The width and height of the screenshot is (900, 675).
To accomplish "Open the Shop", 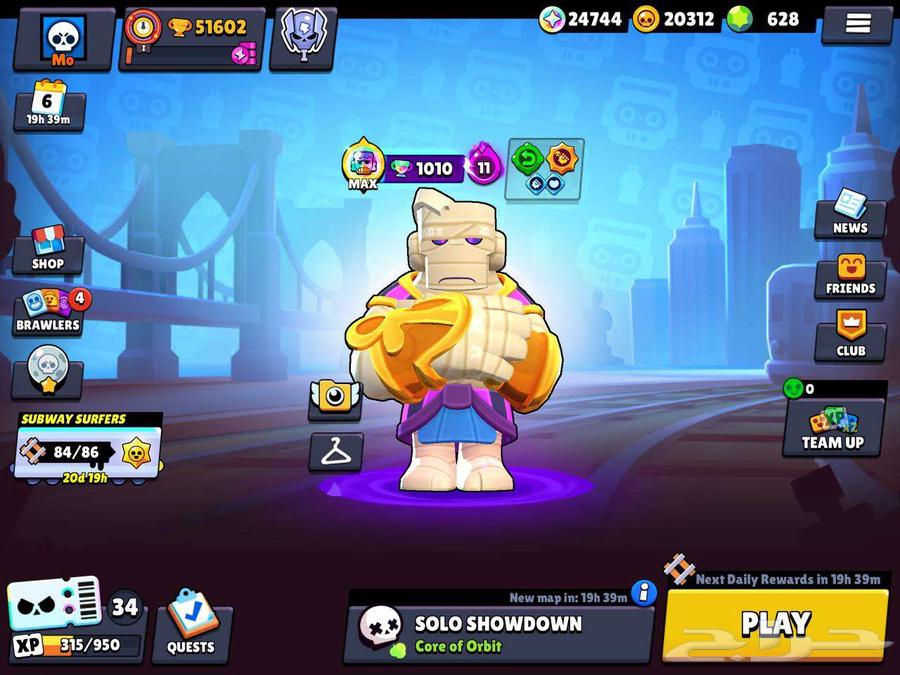I will coord(47,249).
